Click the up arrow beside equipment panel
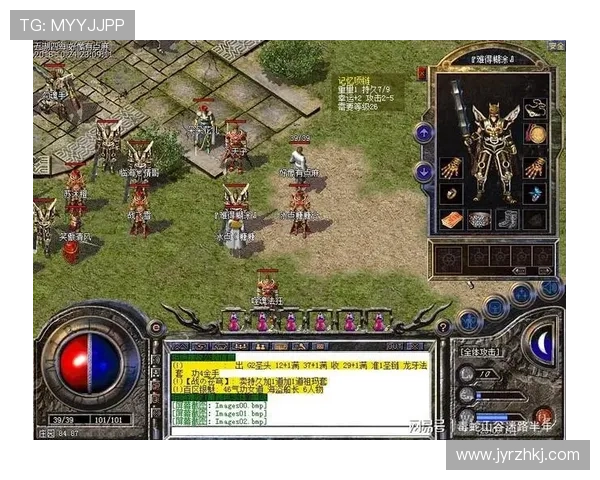 [x=424, y=132]
